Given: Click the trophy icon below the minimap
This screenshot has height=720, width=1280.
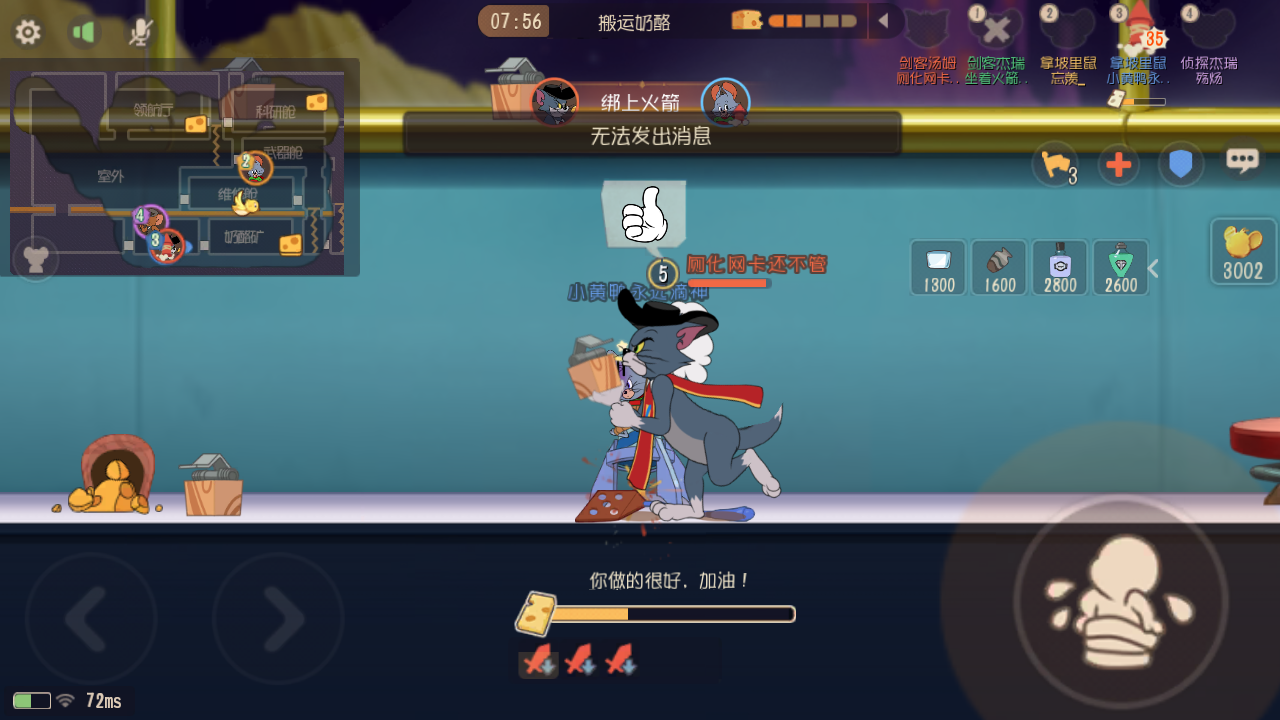Looking at the screenshot, I should (x=36, y=258).
